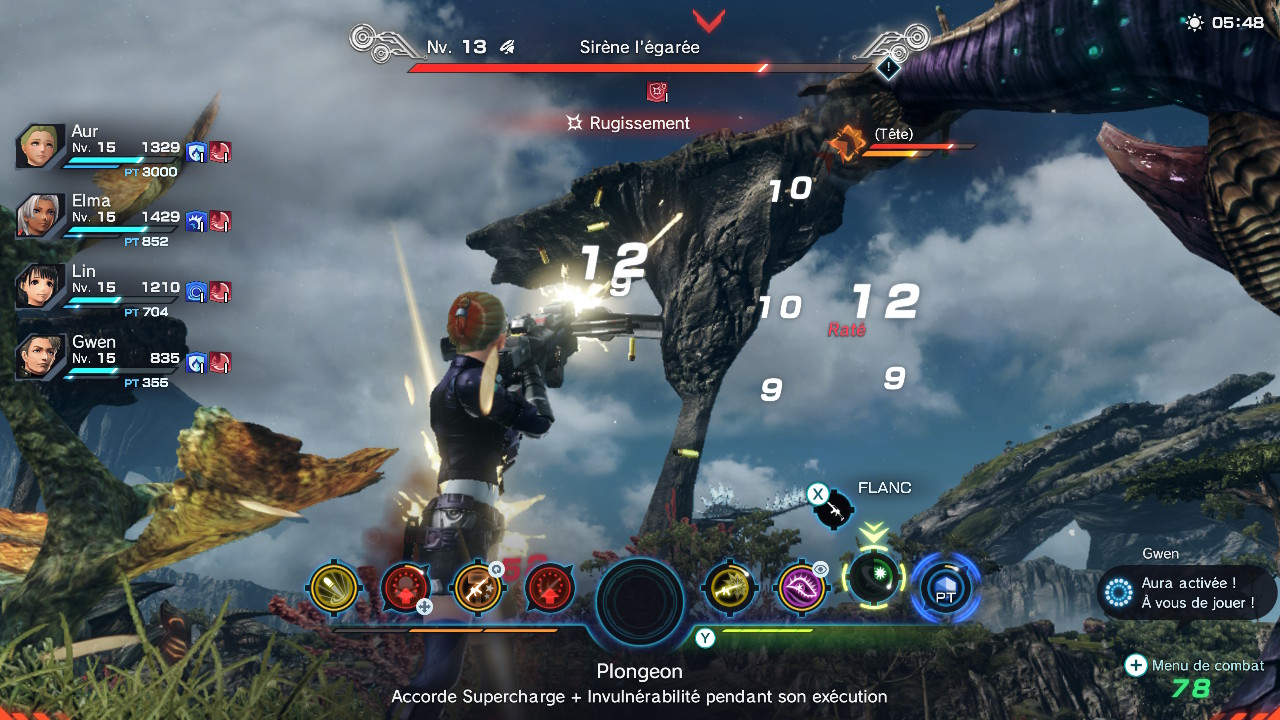This screenshot has width=1280, height=720.
Task: Open Gwen's Aura activée notification bubble
Action: coord(1185,592)
